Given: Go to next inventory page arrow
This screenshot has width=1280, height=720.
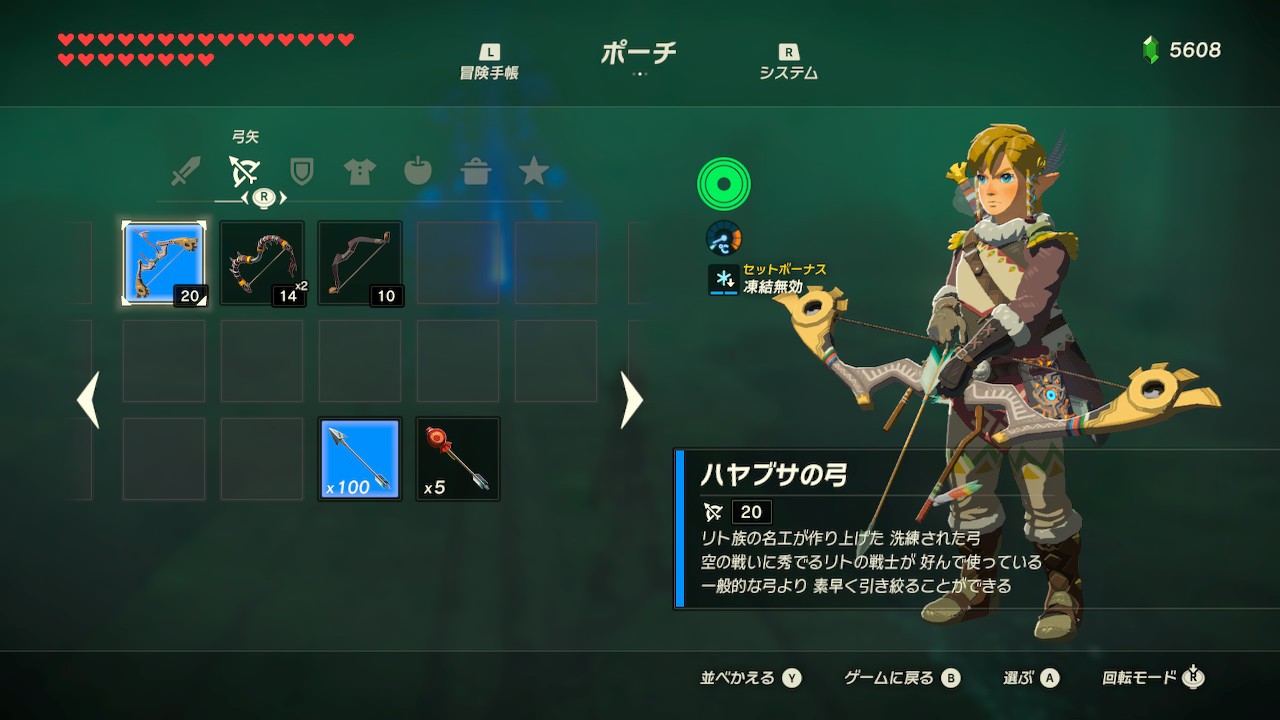Looking at the screenshot, I should tap(631, 400).
